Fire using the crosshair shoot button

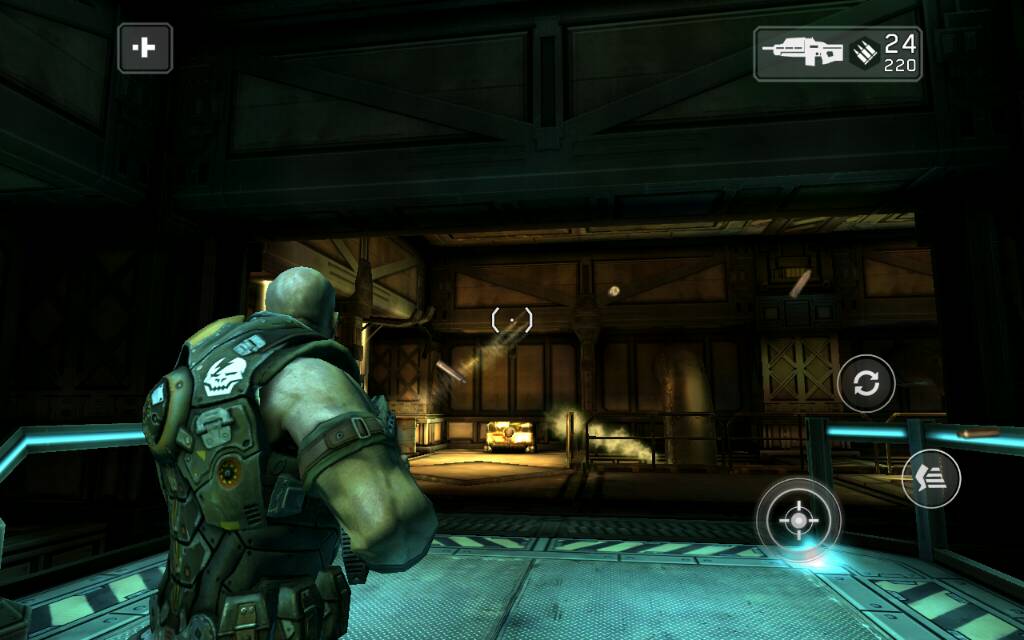(x=797, y=520)
